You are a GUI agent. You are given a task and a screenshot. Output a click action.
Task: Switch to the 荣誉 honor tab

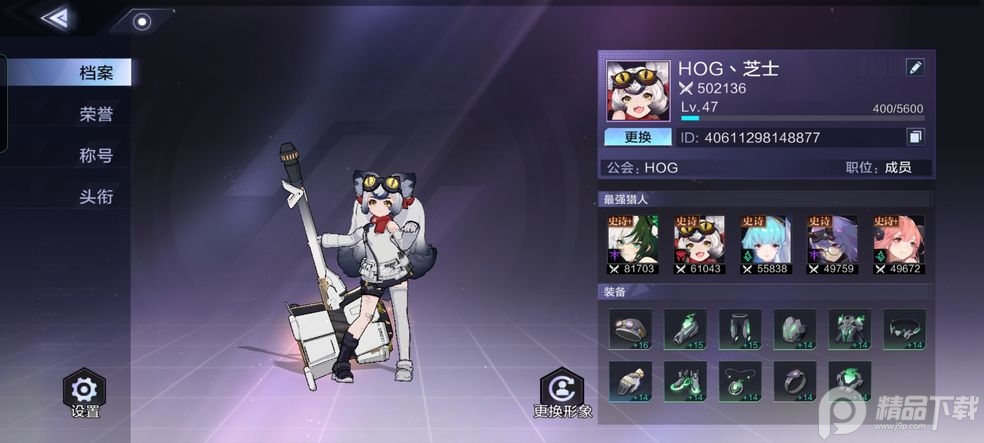pyautogui.click(x=96, y=114)
